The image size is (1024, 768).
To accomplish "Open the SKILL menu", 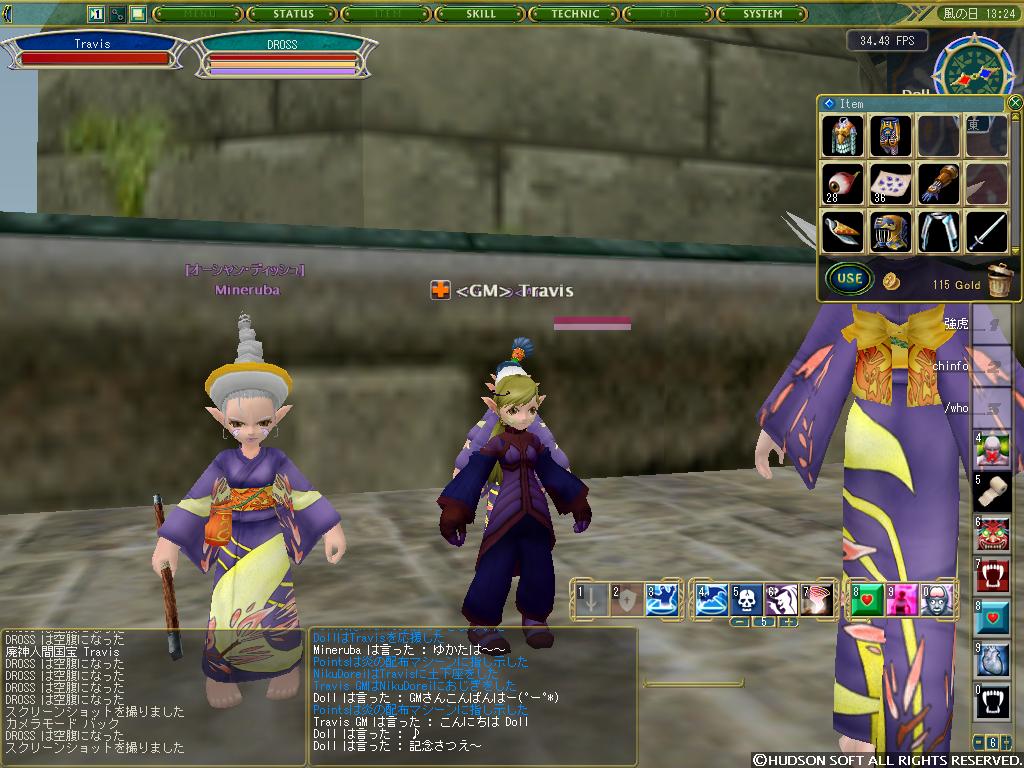I will (x=481, y=14).
